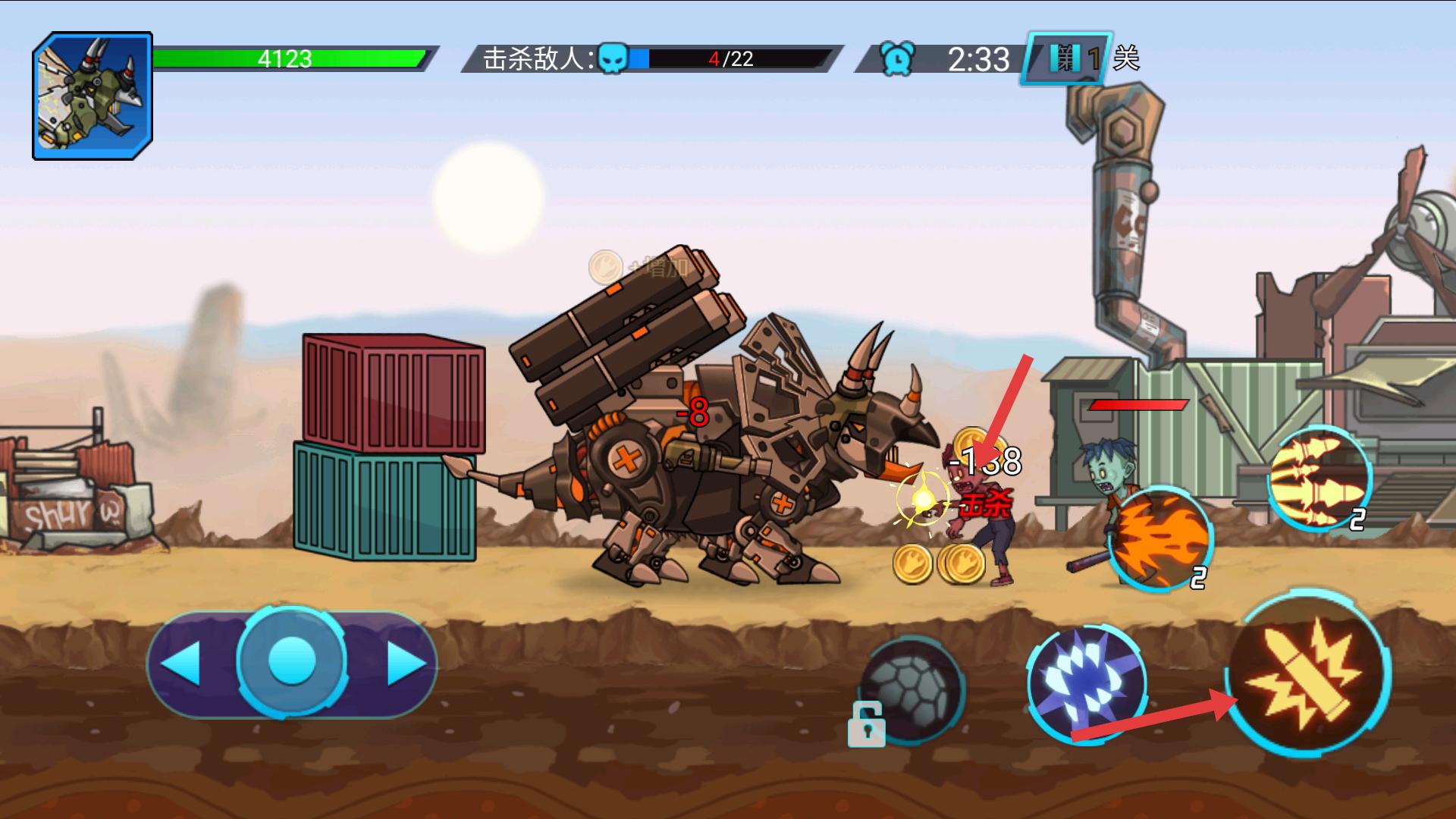Click the robot dinosaur portrait
Image resolution: width=1456 pixels, height=819 pixels.
[x=93, y=96]
